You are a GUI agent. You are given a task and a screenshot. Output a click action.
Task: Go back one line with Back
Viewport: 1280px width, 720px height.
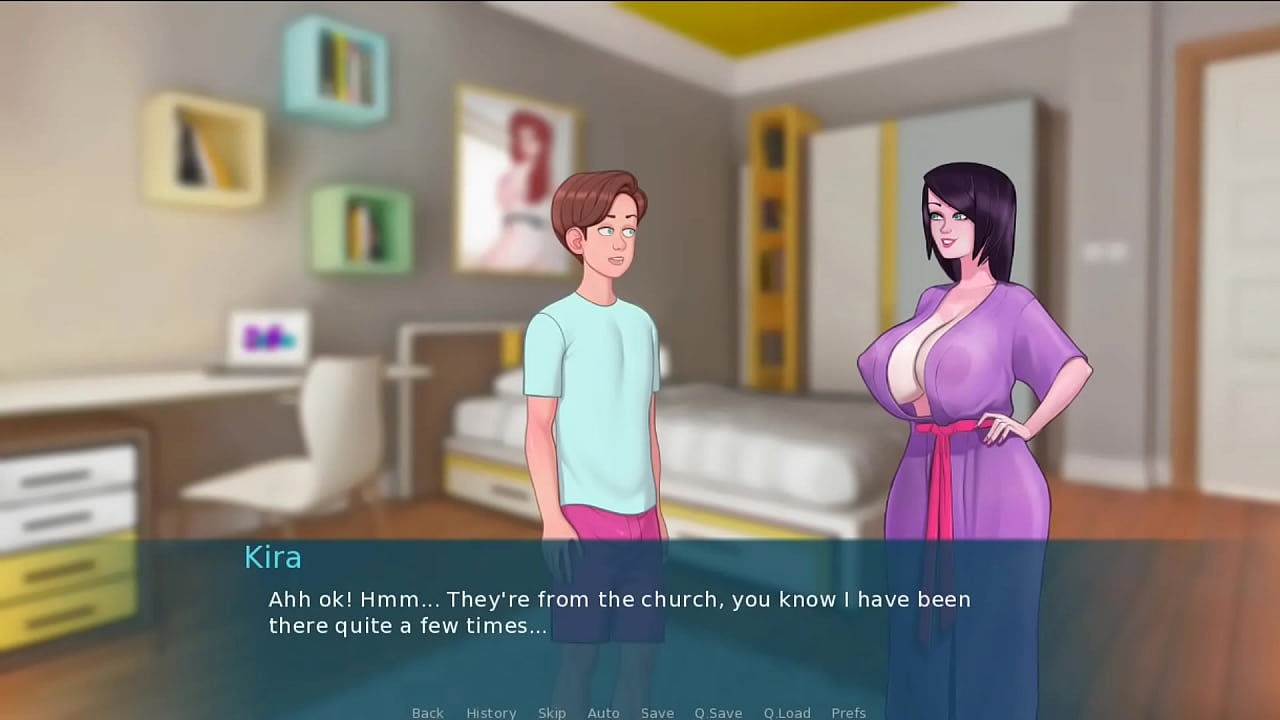[427, 712]
